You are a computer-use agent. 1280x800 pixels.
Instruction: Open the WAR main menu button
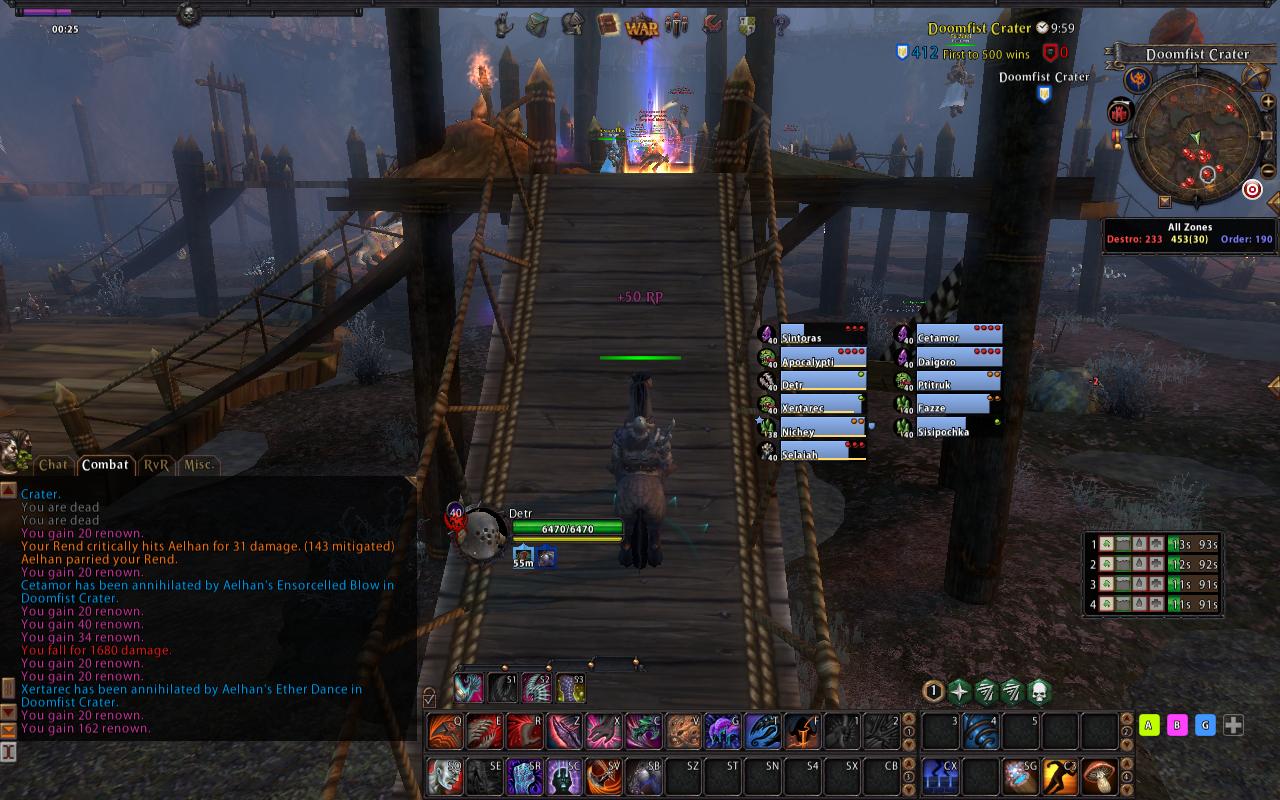642,27
